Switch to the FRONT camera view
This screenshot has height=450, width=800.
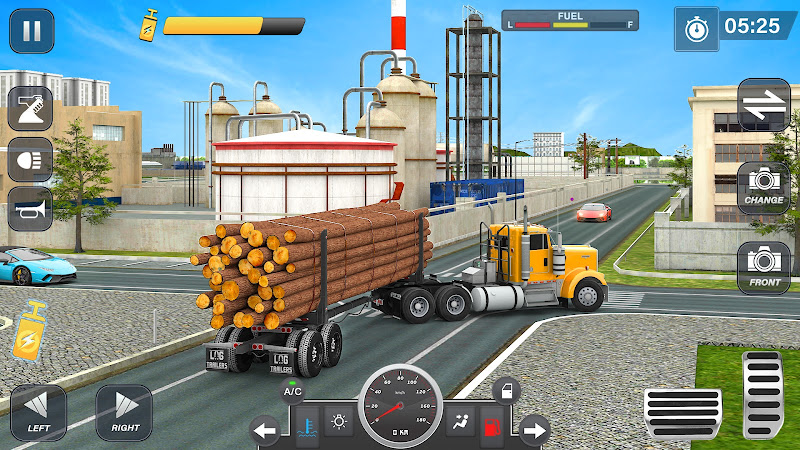click(764, 267)
